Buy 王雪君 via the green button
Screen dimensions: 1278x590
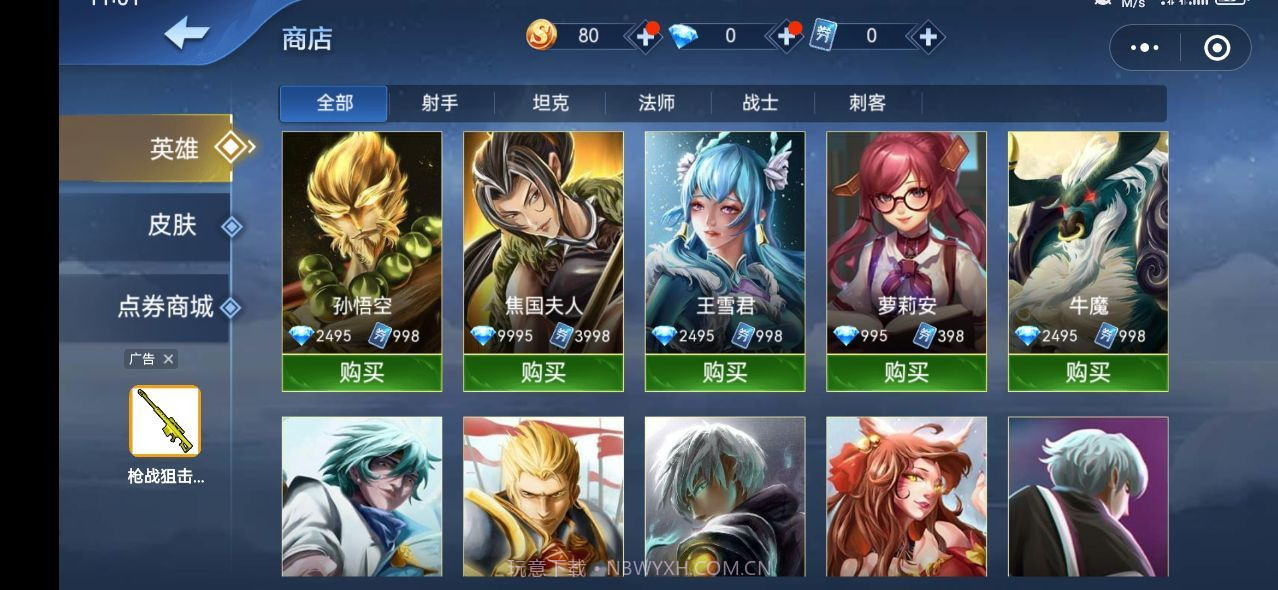click(725, 373)
